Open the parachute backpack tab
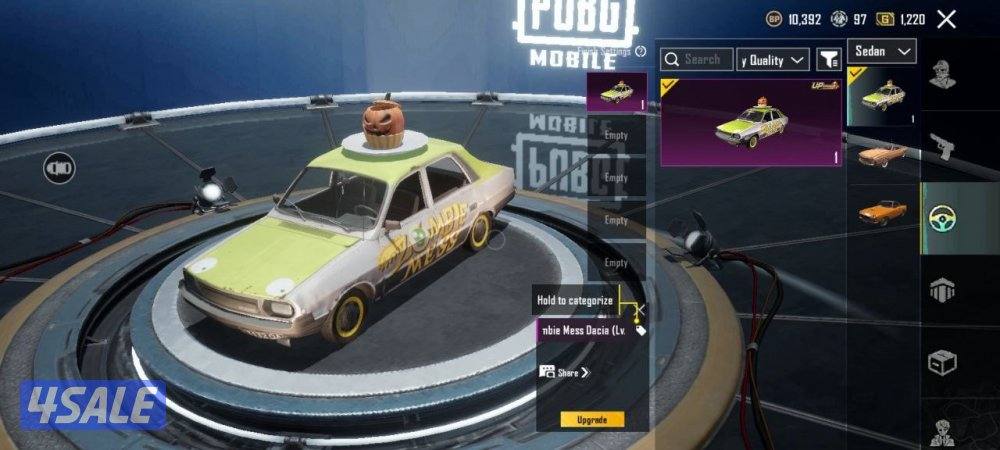This screenshot has height=450, width=1000. tap(942, 289)
